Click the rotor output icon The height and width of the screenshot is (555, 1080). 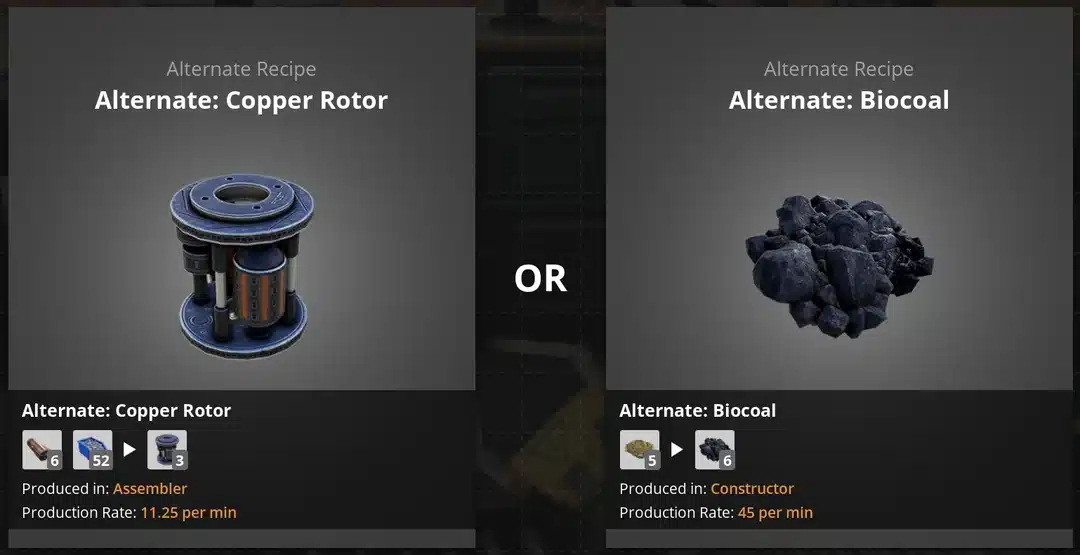[167, 450]
